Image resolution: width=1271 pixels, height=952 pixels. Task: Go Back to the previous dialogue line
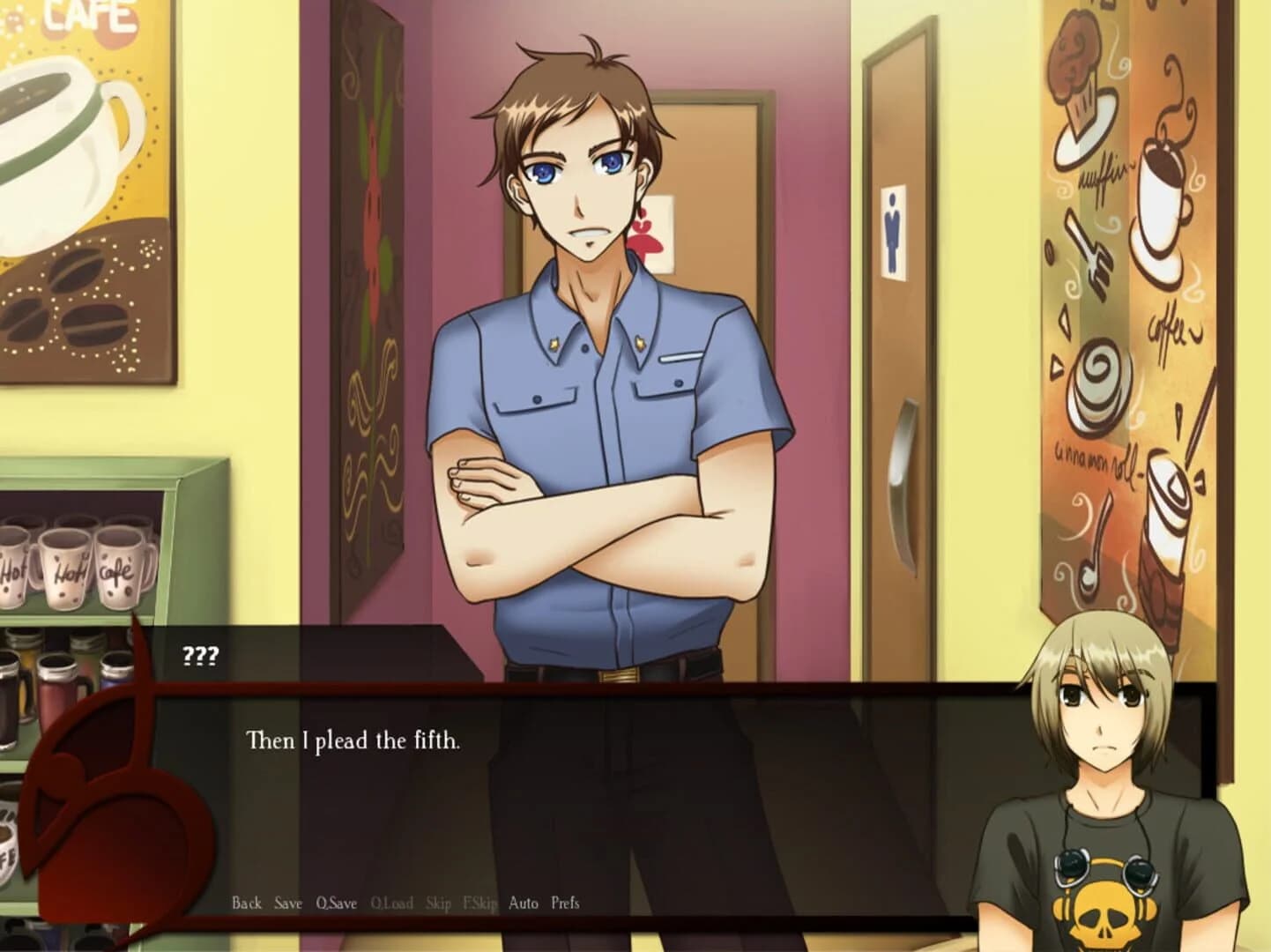[x=245, y=903]
